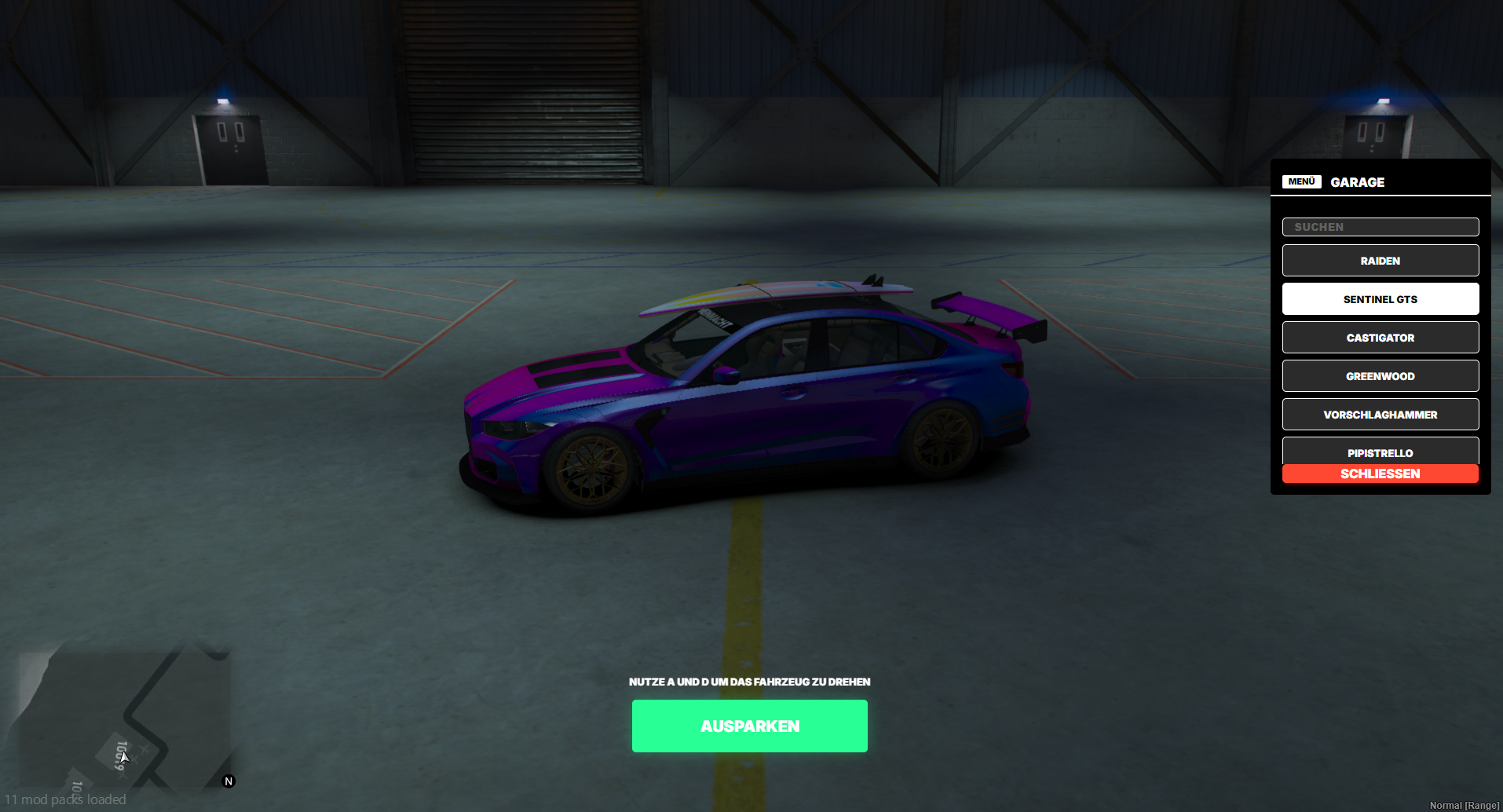Image resolution: width=1503 pixels, height=812 pixels.
Task: Select the player arrow marker on the minimap
Action: pos(123,755)
